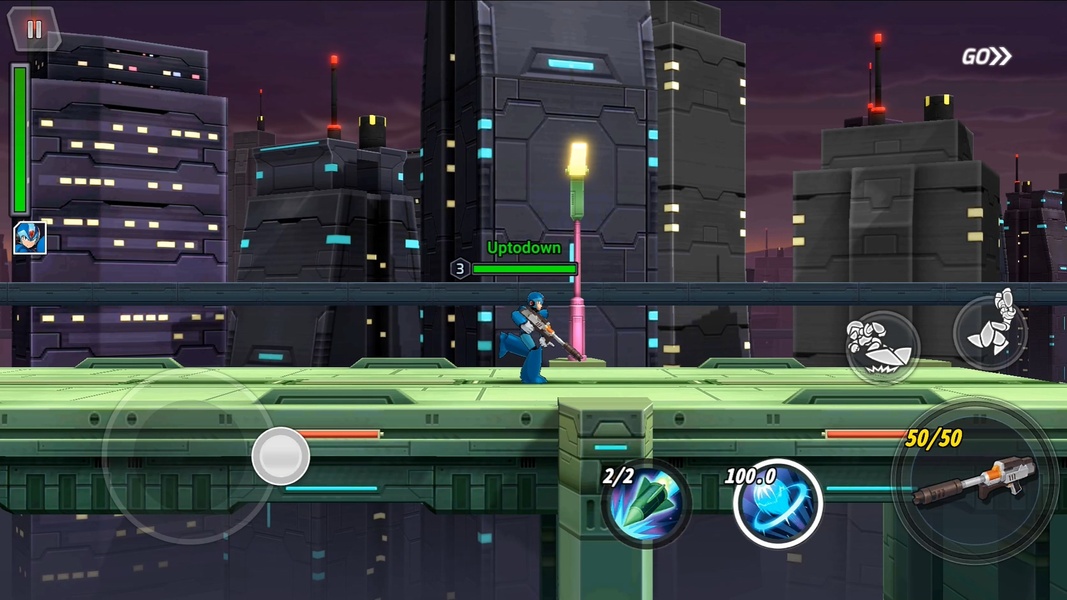Trigger the blue energy orb skill
Screen dimensions: 1067x600
[778, 503]
